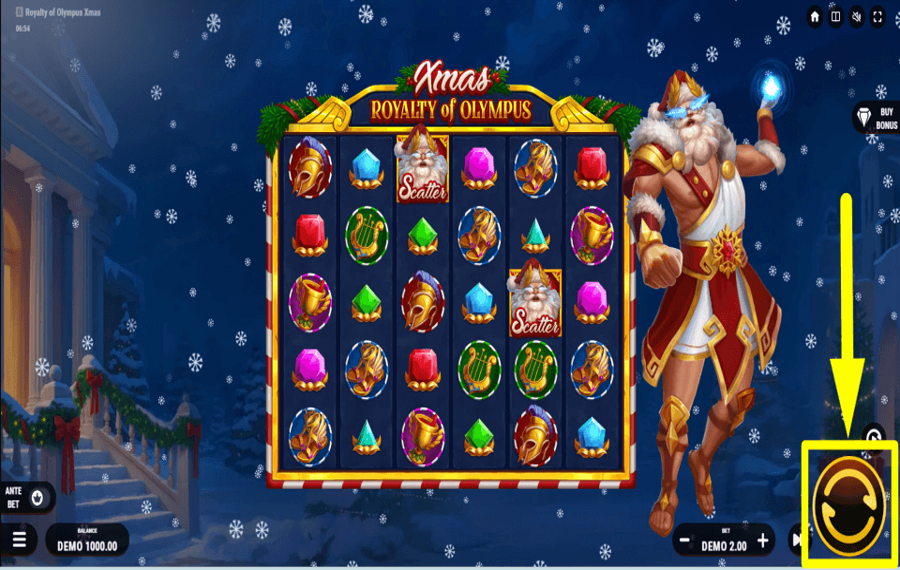Toggle the Ante Bet switch
This screenshot has width=900, height=570.
[39, 496]
